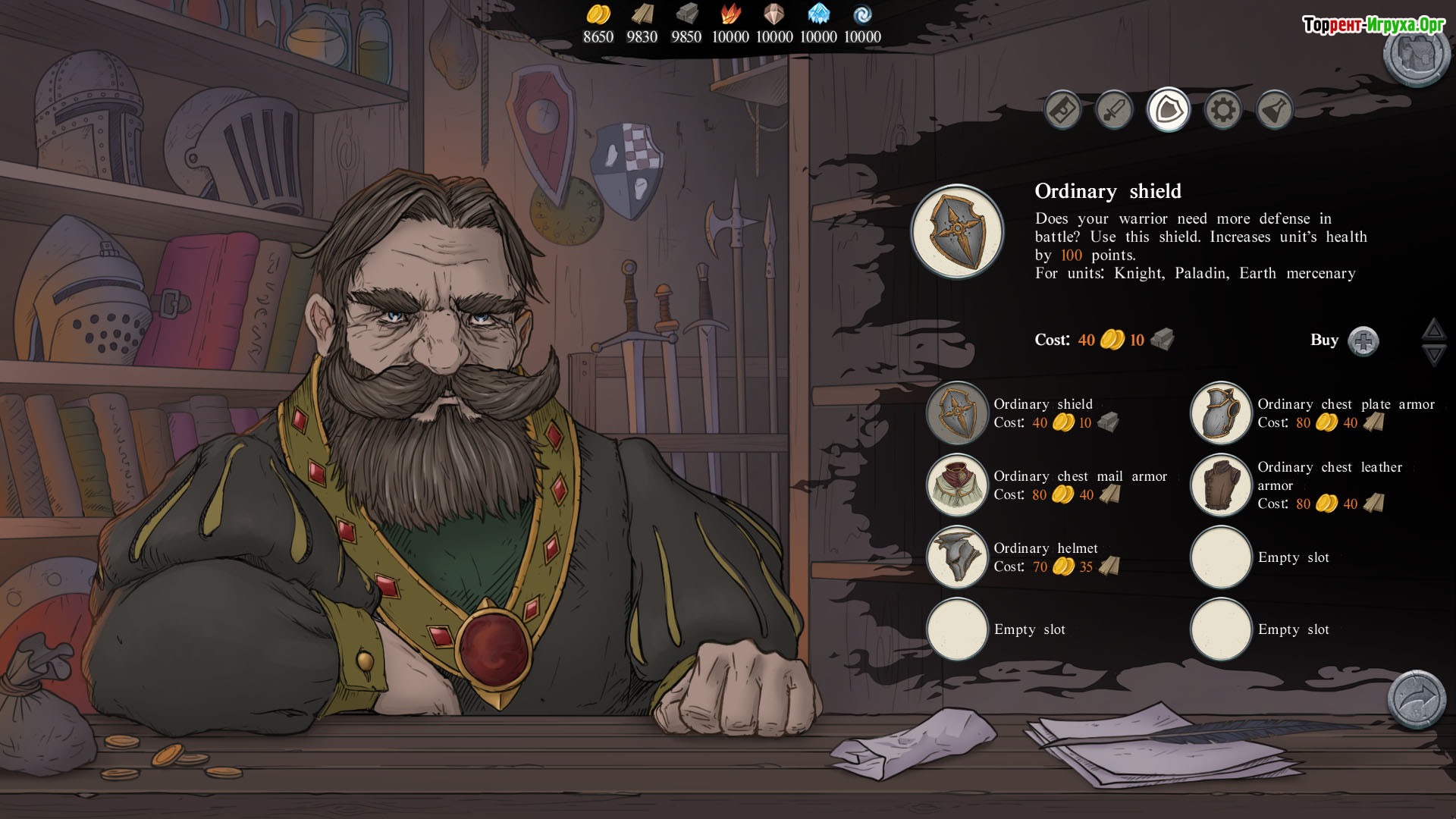The height and width of the screenshot is (819, 1456).
Task: Select the Ordinary helmet item
Action: click(x=957, y=557)
